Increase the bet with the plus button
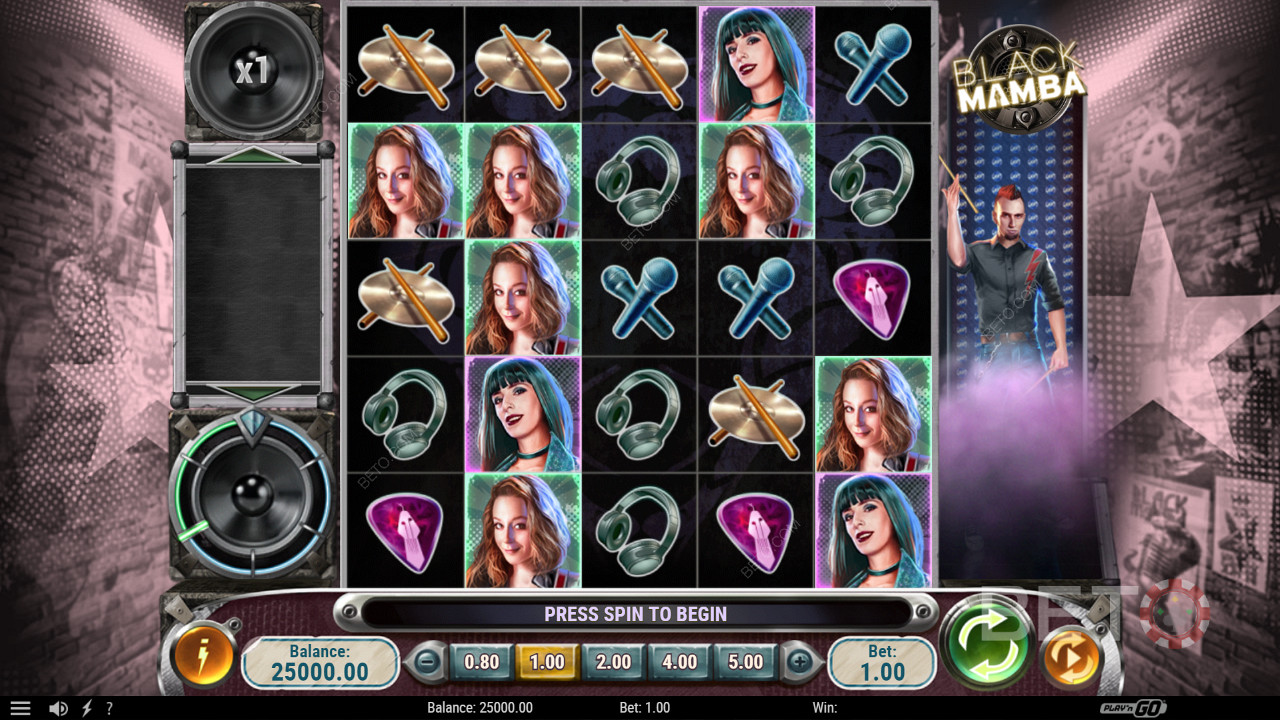This screenshot has width=1280, height=720. pos(799,661)
